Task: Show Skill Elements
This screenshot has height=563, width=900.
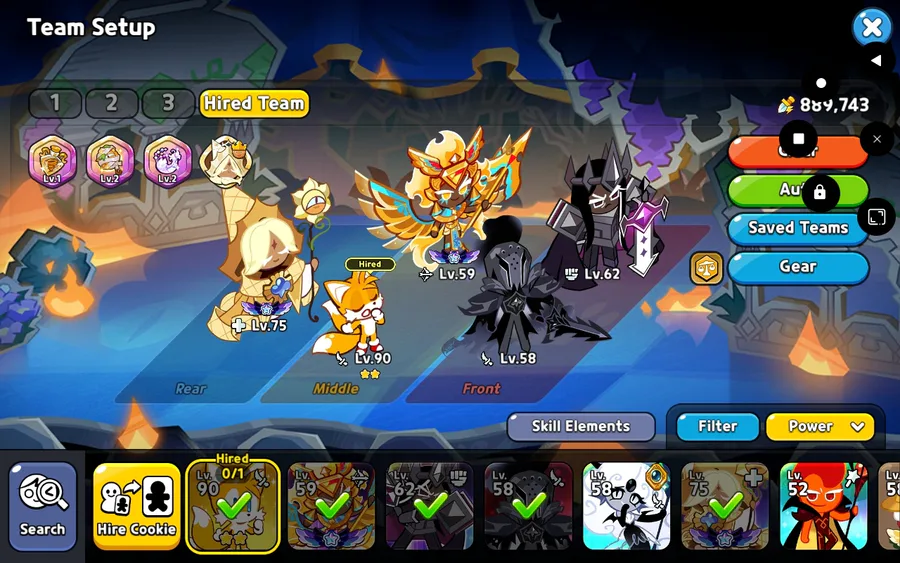Action: [580, 426]
